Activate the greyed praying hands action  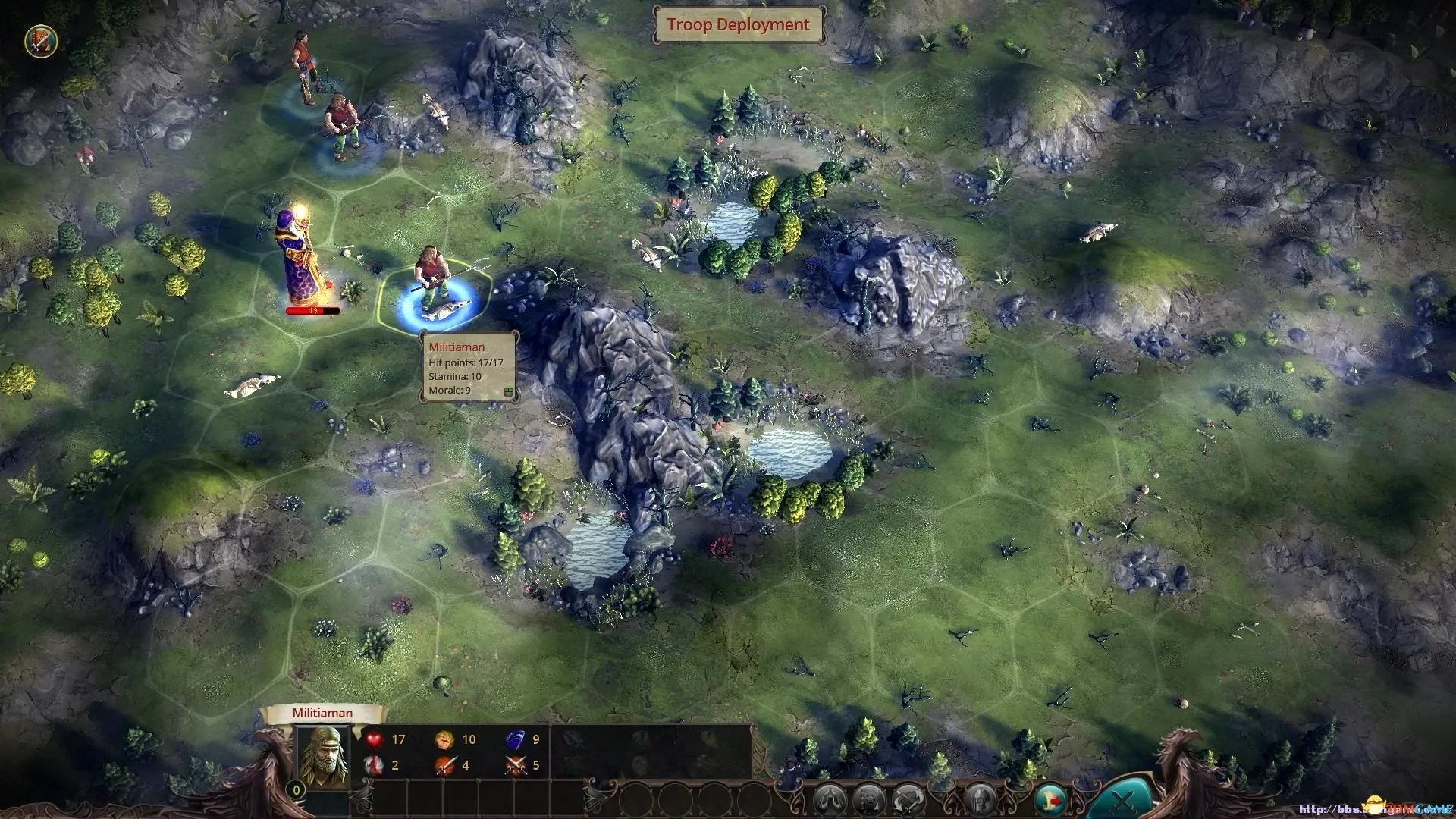830,800
